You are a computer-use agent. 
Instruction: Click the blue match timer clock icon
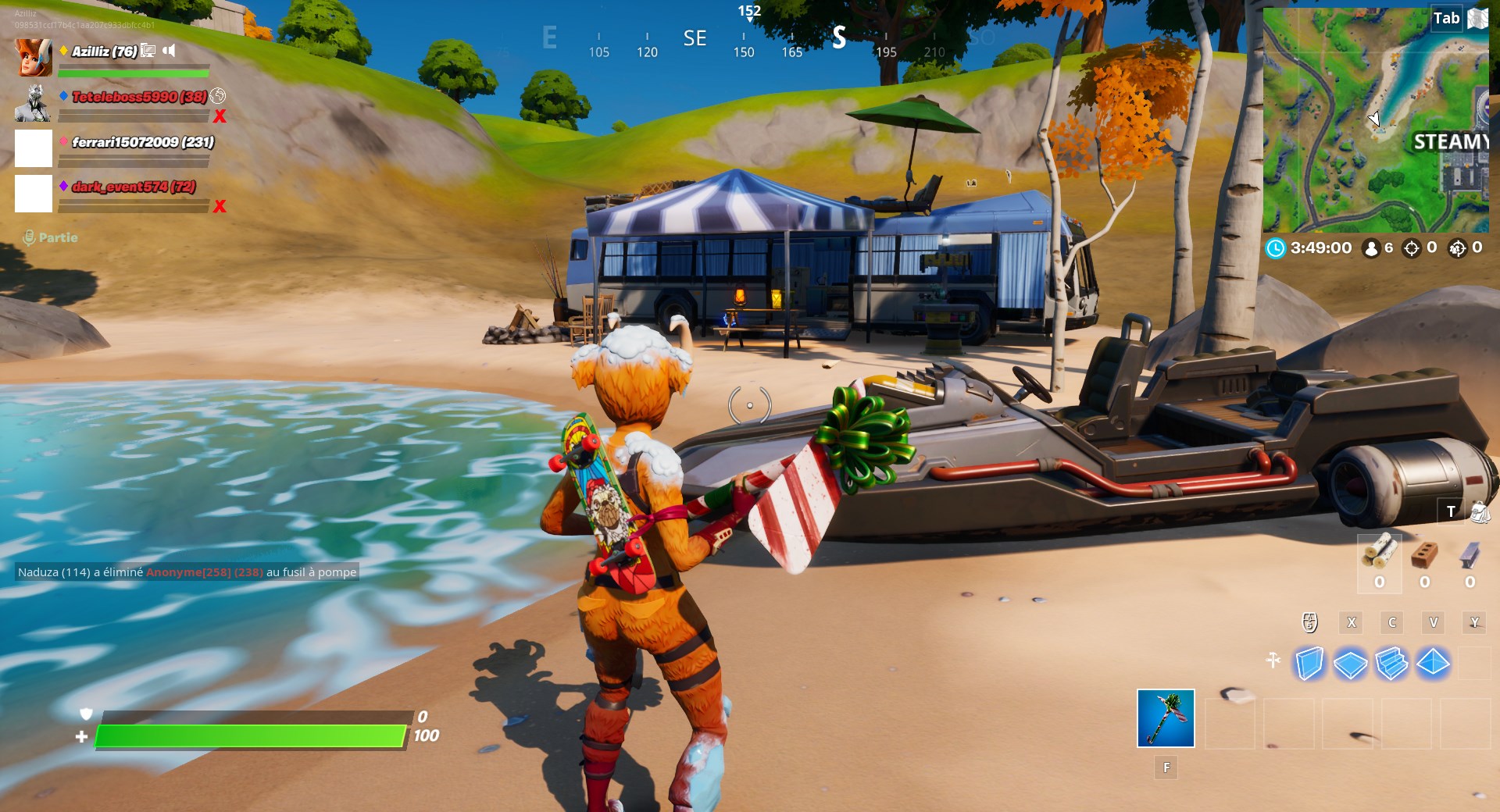[x=1275, y=248]
